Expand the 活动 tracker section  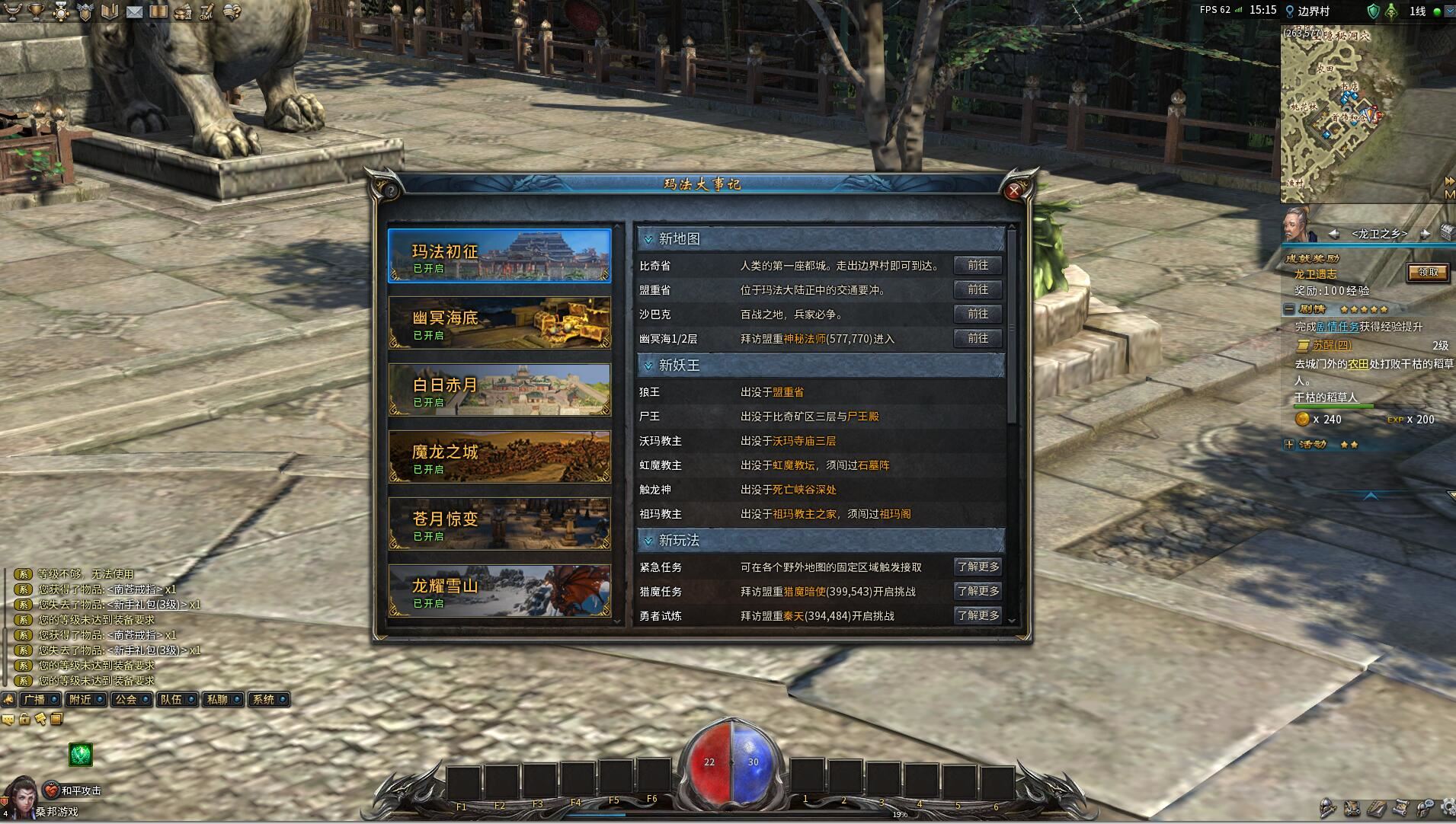(1289, 444)
